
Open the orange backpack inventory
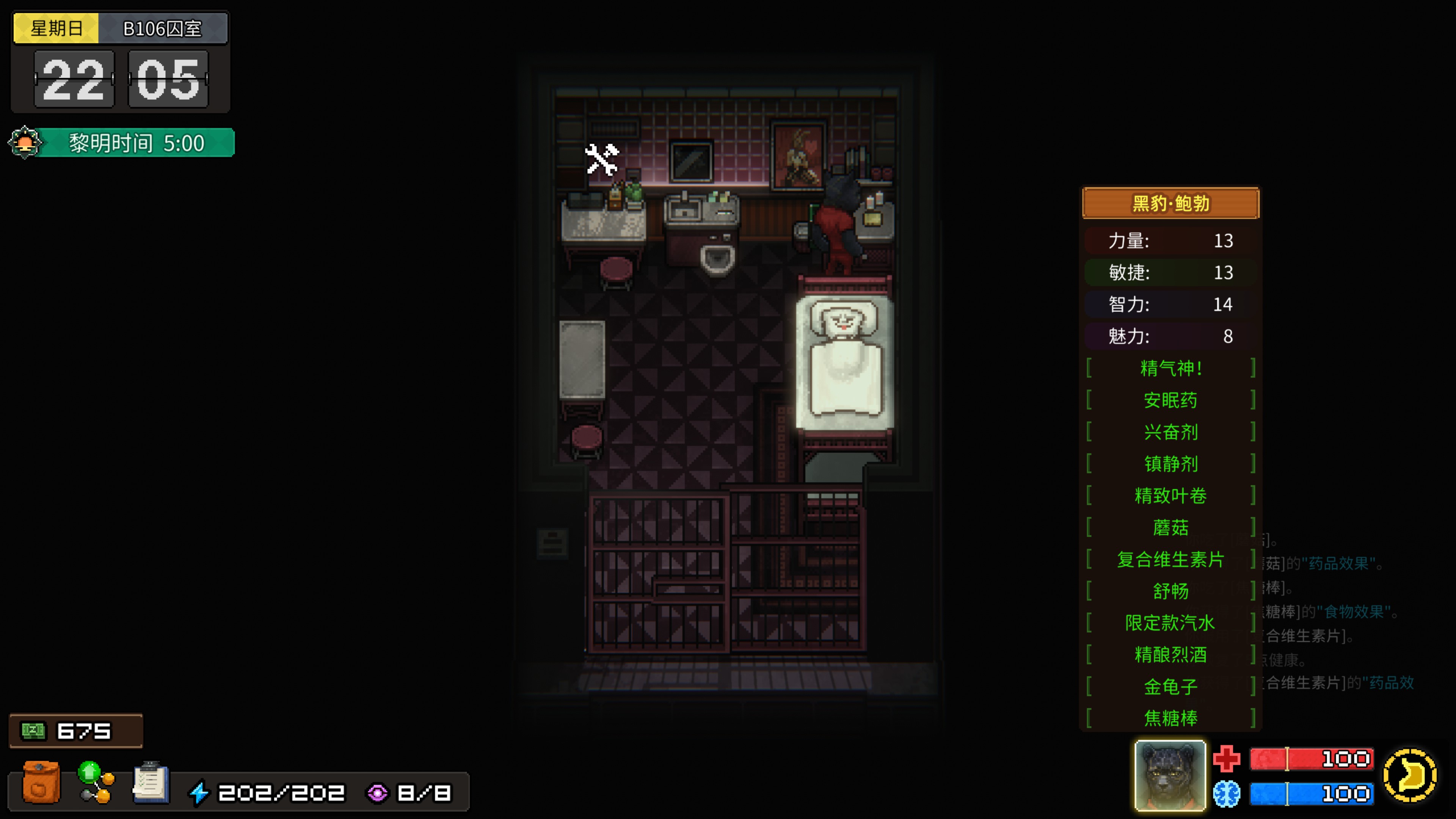click(x=41, y=783)
